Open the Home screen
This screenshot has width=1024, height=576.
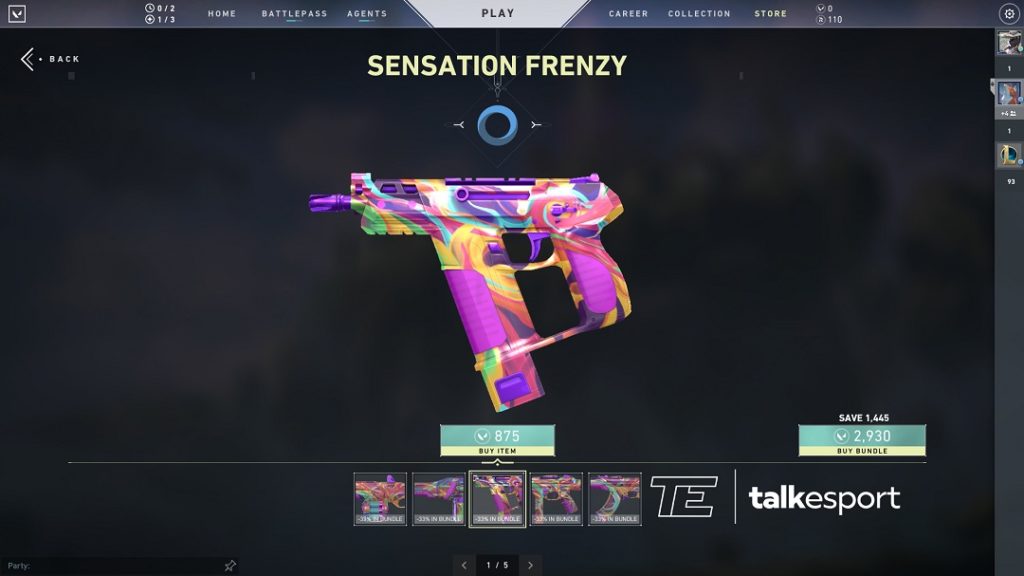point(222,14)
